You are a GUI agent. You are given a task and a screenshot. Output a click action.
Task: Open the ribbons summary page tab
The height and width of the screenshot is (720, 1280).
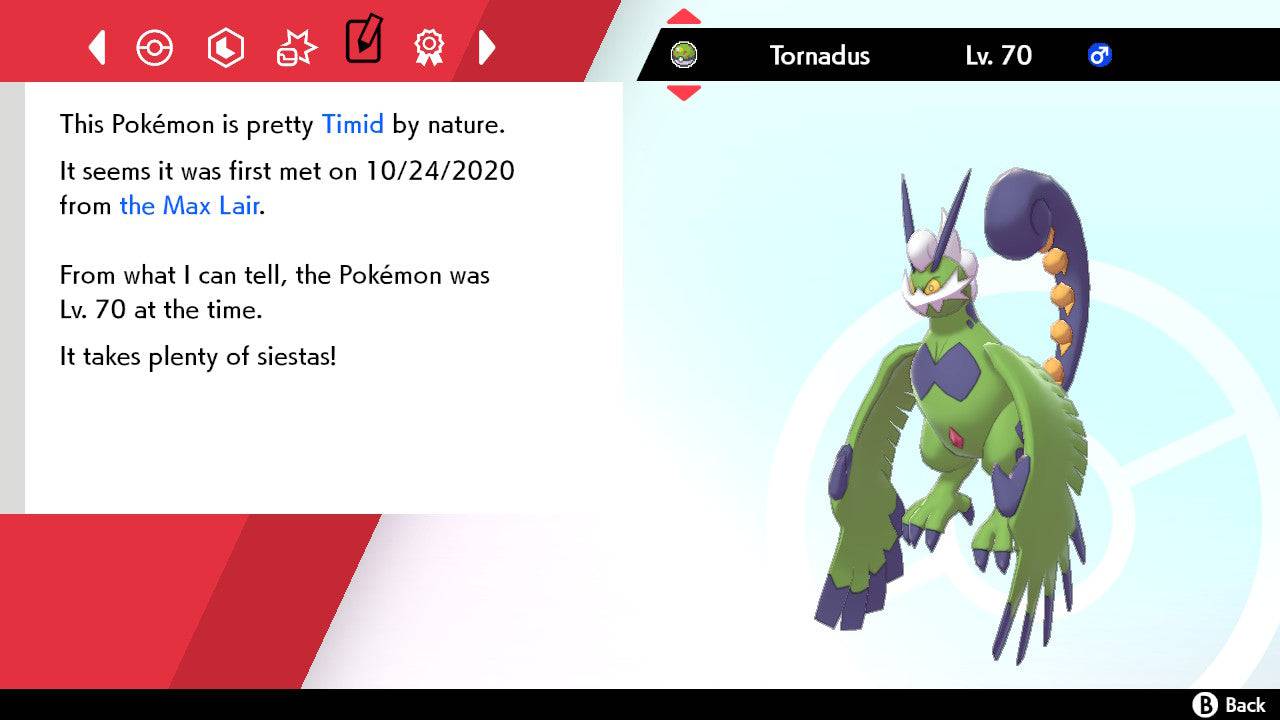click(x=430, y=47)
